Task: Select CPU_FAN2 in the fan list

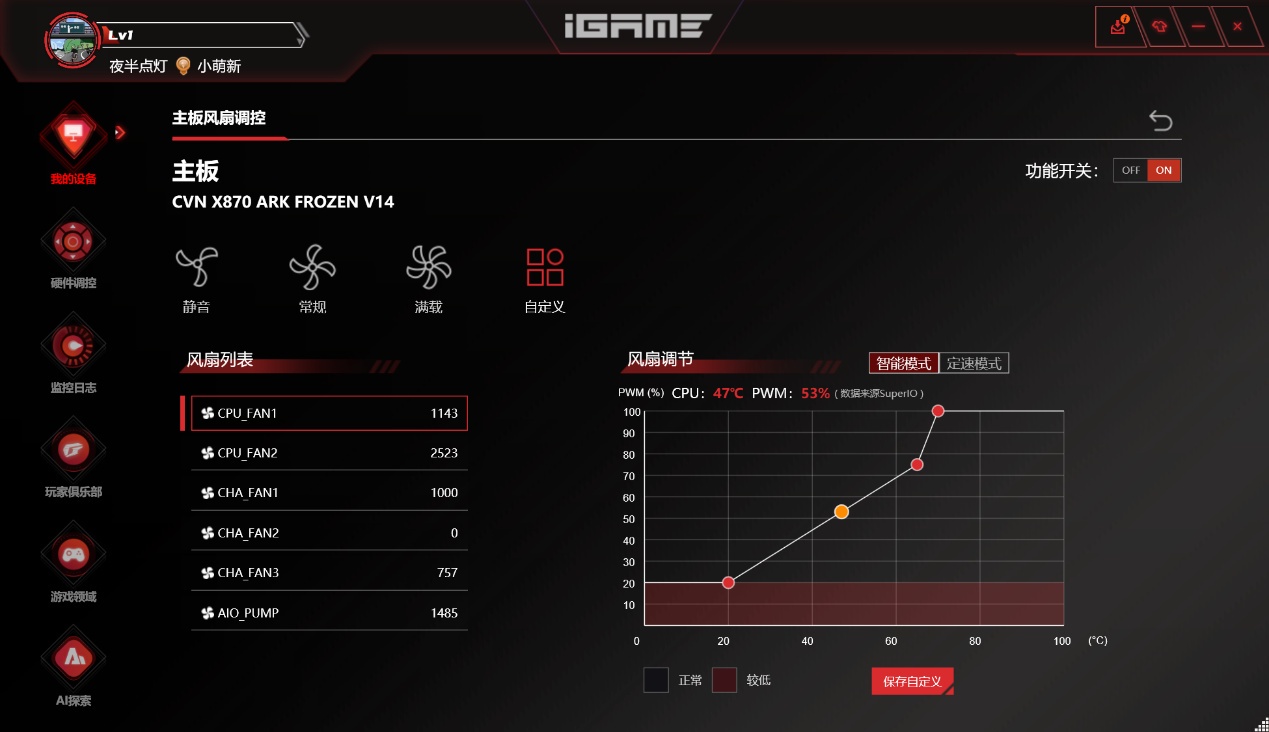Action: (x=329, y=453)
